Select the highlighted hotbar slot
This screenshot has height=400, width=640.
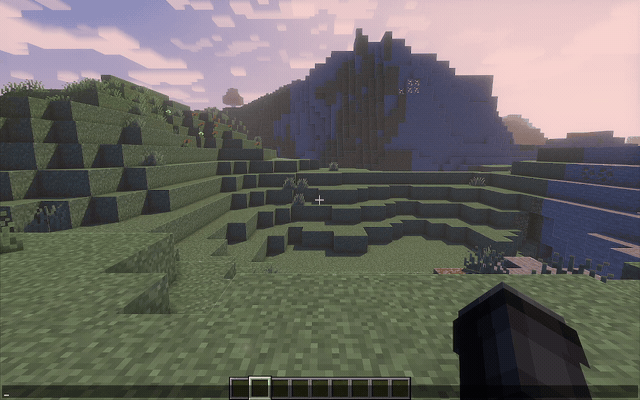[259, 388]
